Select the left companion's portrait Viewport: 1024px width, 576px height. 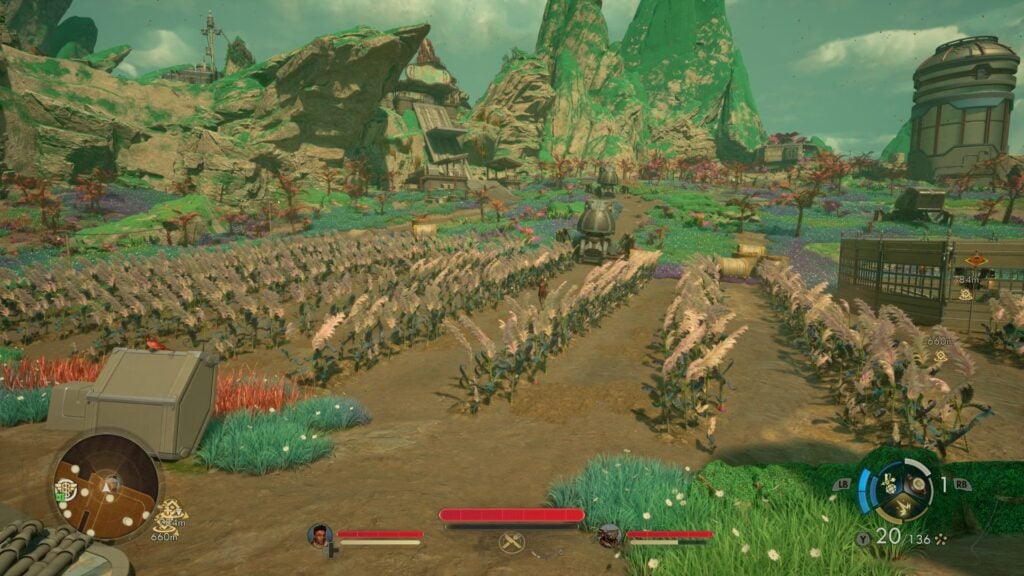[x=319, y=535]
